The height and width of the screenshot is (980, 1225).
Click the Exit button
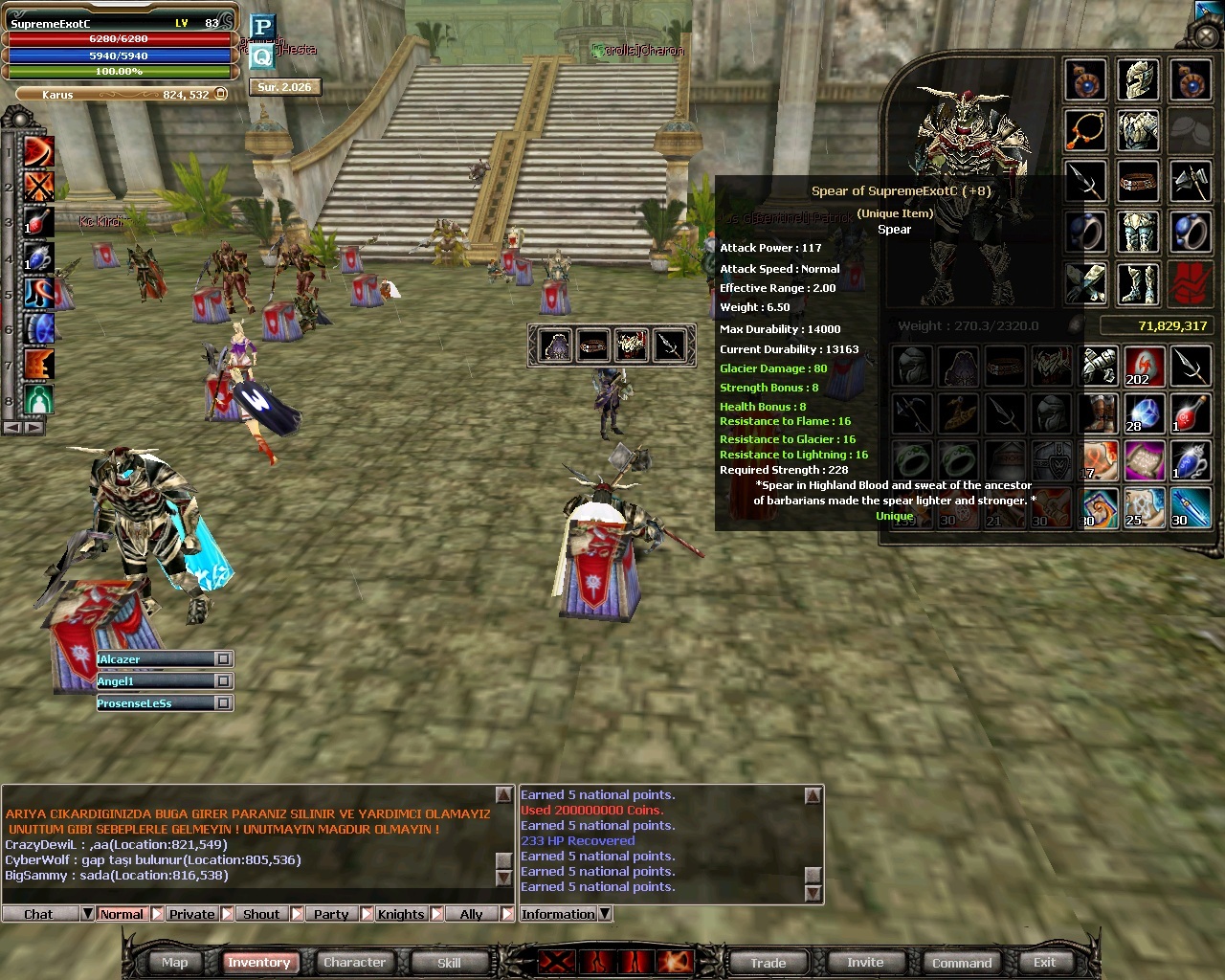(1044, 963)
